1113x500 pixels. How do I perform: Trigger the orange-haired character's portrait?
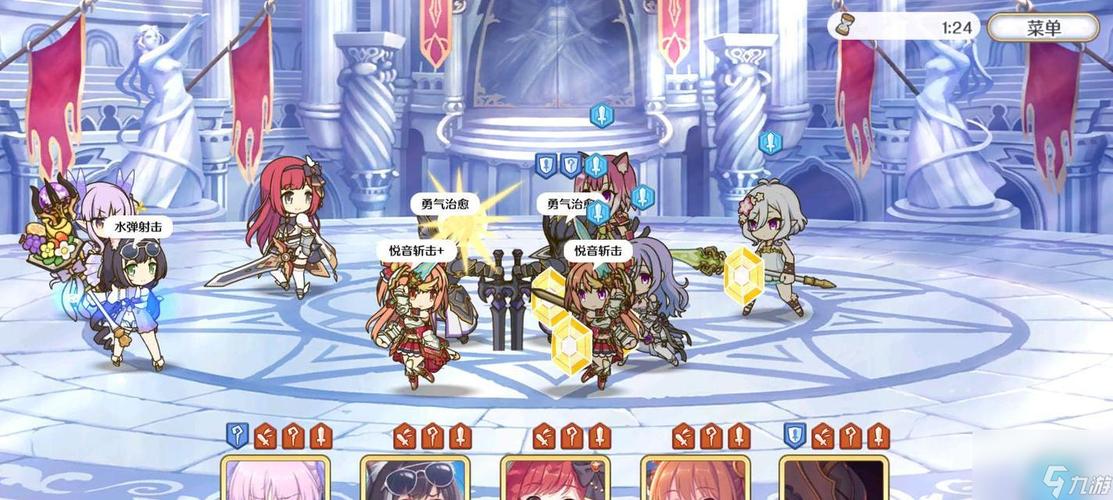click(694, 480)
